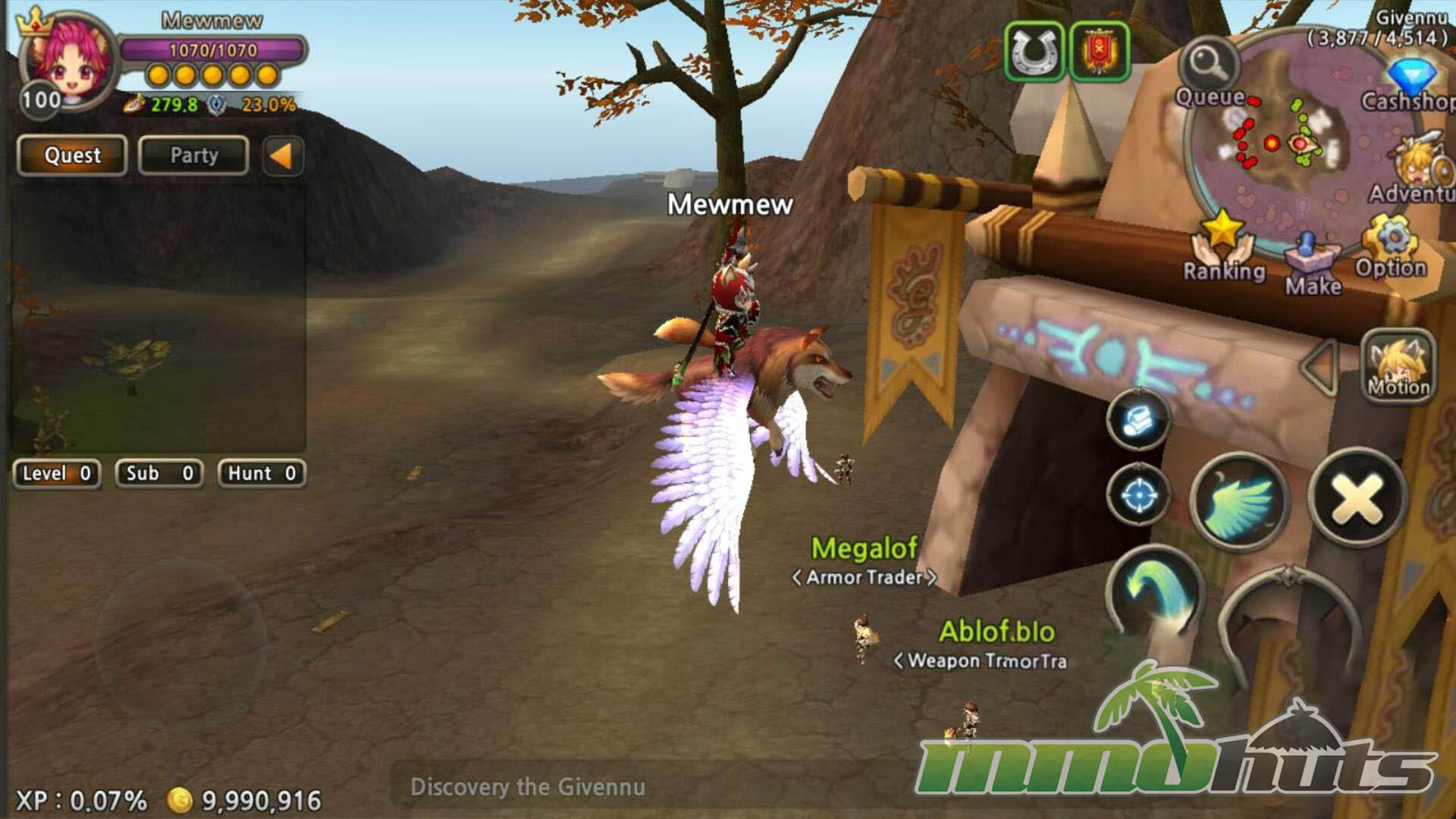The height and width of the screenshot is (819, 1456).
Task: Select the Sub quest filter
Action: 159,474
